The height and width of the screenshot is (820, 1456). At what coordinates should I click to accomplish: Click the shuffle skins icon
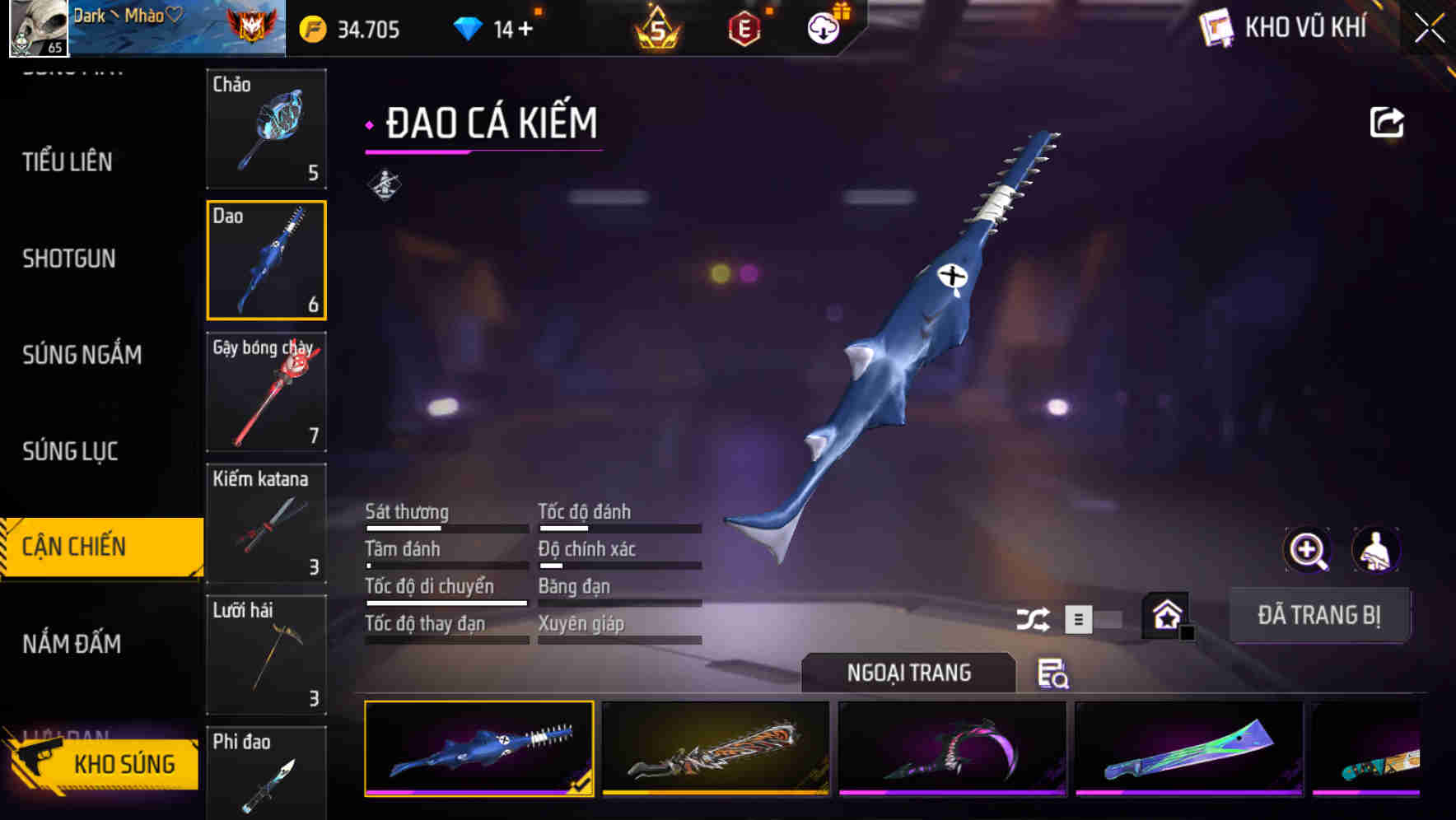[x=1032, y=618]
